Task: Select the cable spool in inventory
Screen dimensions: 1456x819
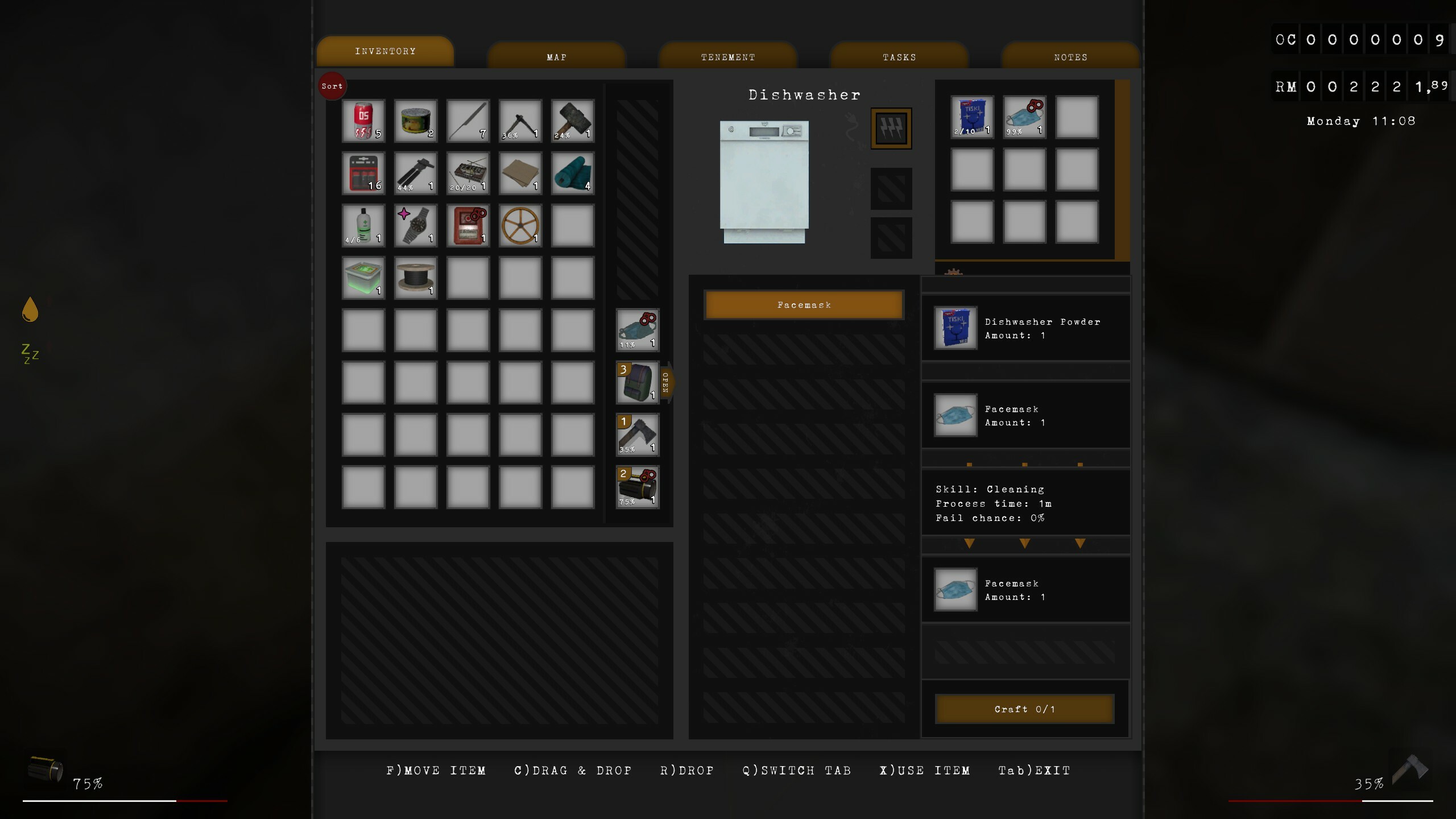Action: tap(415, 278)
